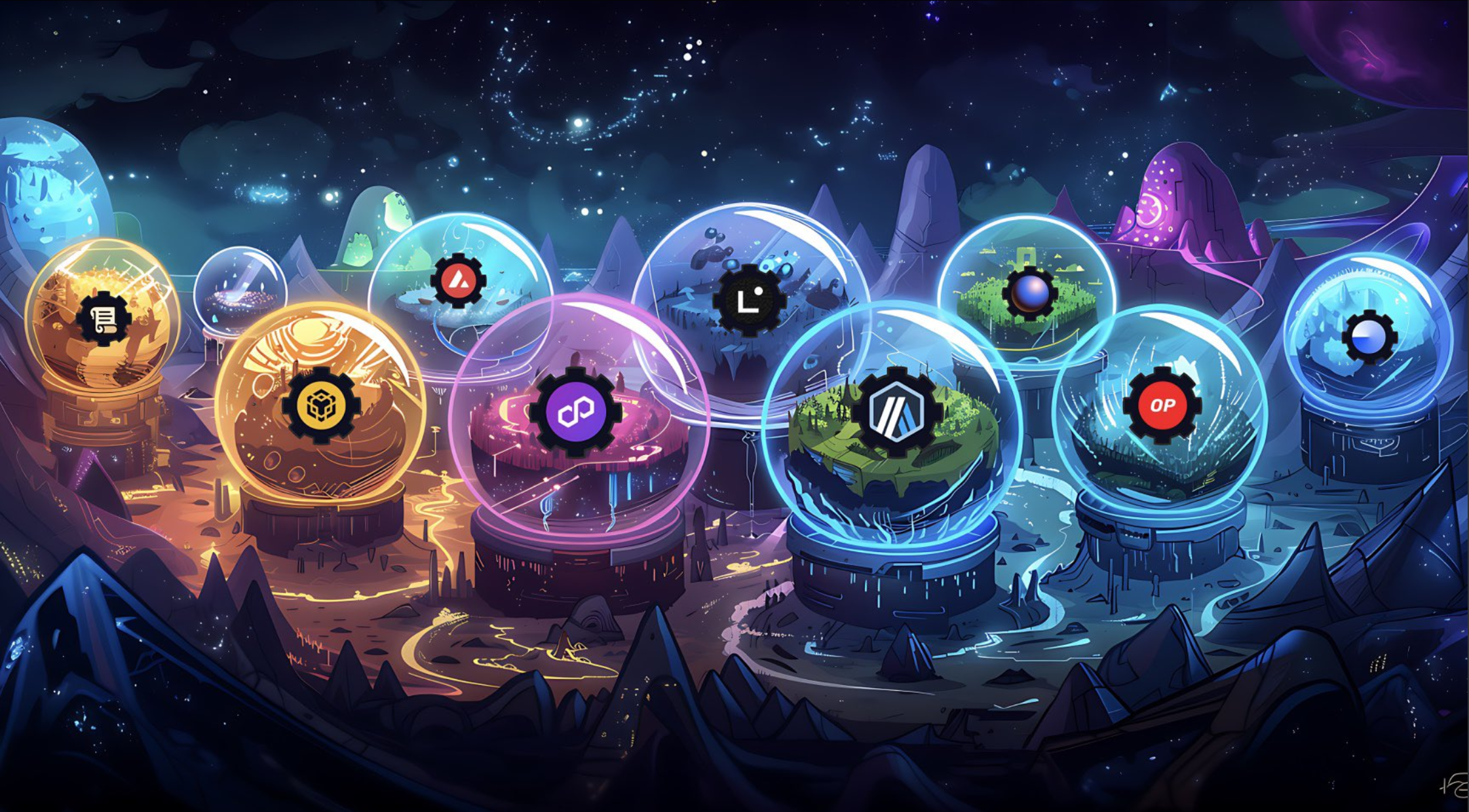The height and width of the screenshot is (812, 1469).
Task: Choose the Arbitrum hexagon gear icon
Action: point(897,412)
